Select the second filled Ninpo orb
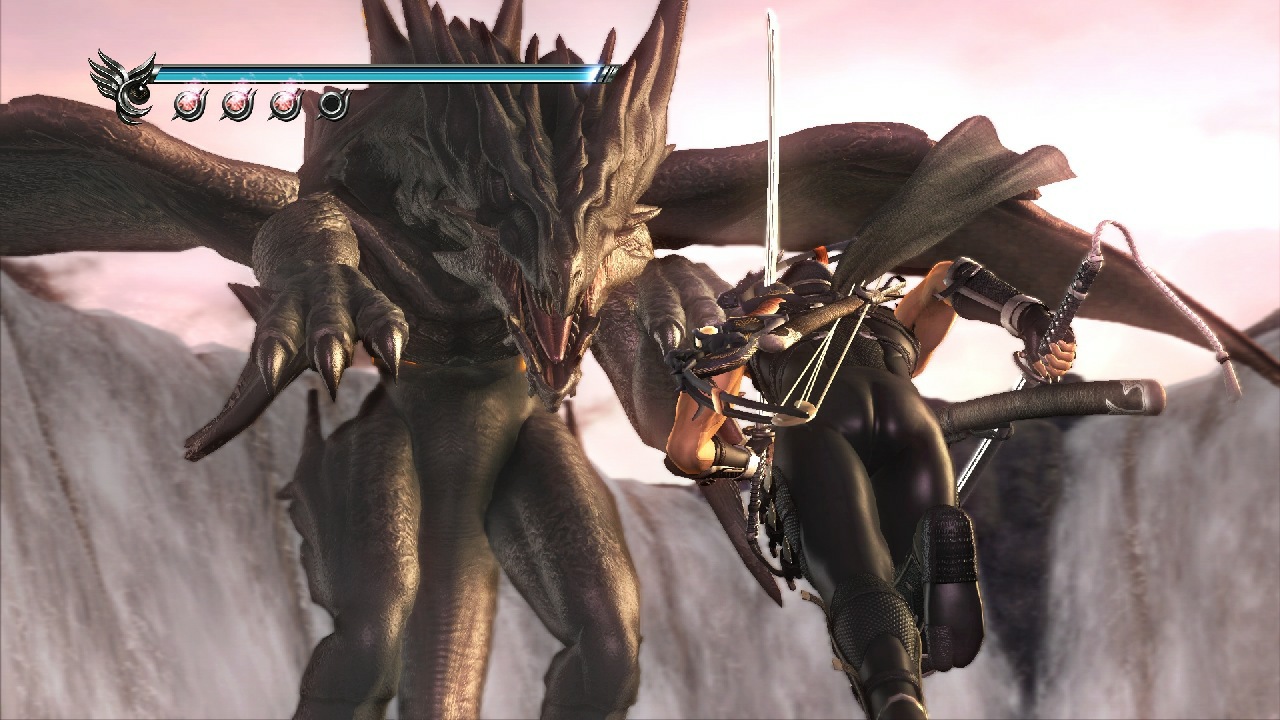Screen dimensions: 1280x720 coord(237,104)
